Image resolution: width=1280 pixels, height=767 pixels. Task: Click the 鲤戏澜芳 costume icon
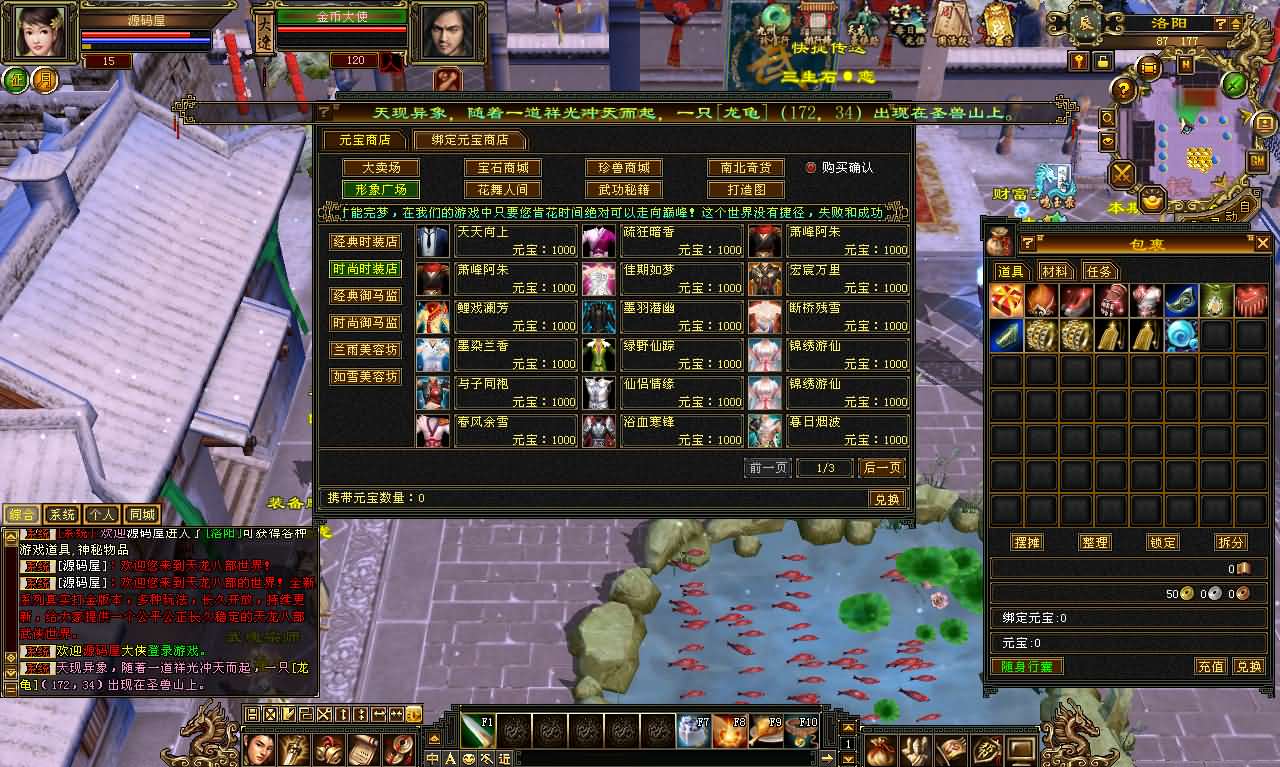pos(431,316)
